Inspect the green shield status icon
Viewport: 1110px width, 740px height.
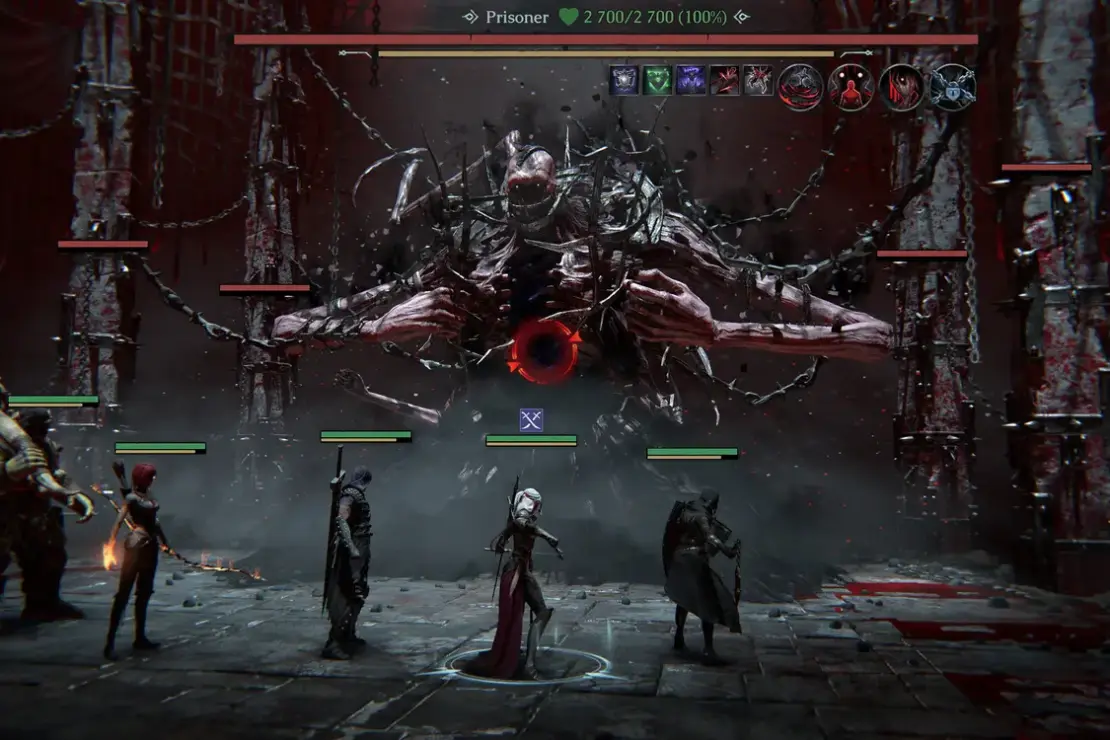coord(657,80)
